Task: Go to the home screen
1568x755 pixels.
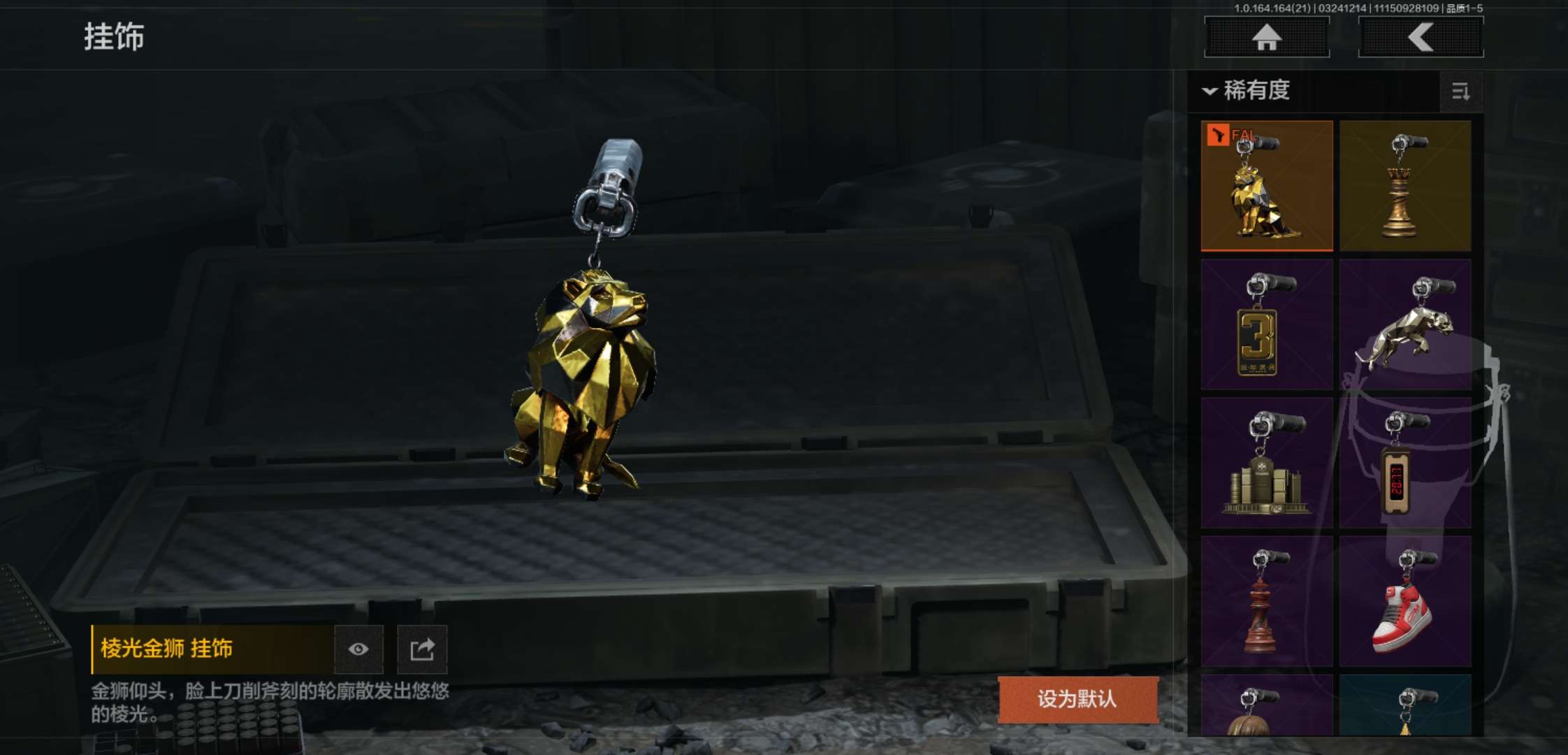Action: (1266, 37)
